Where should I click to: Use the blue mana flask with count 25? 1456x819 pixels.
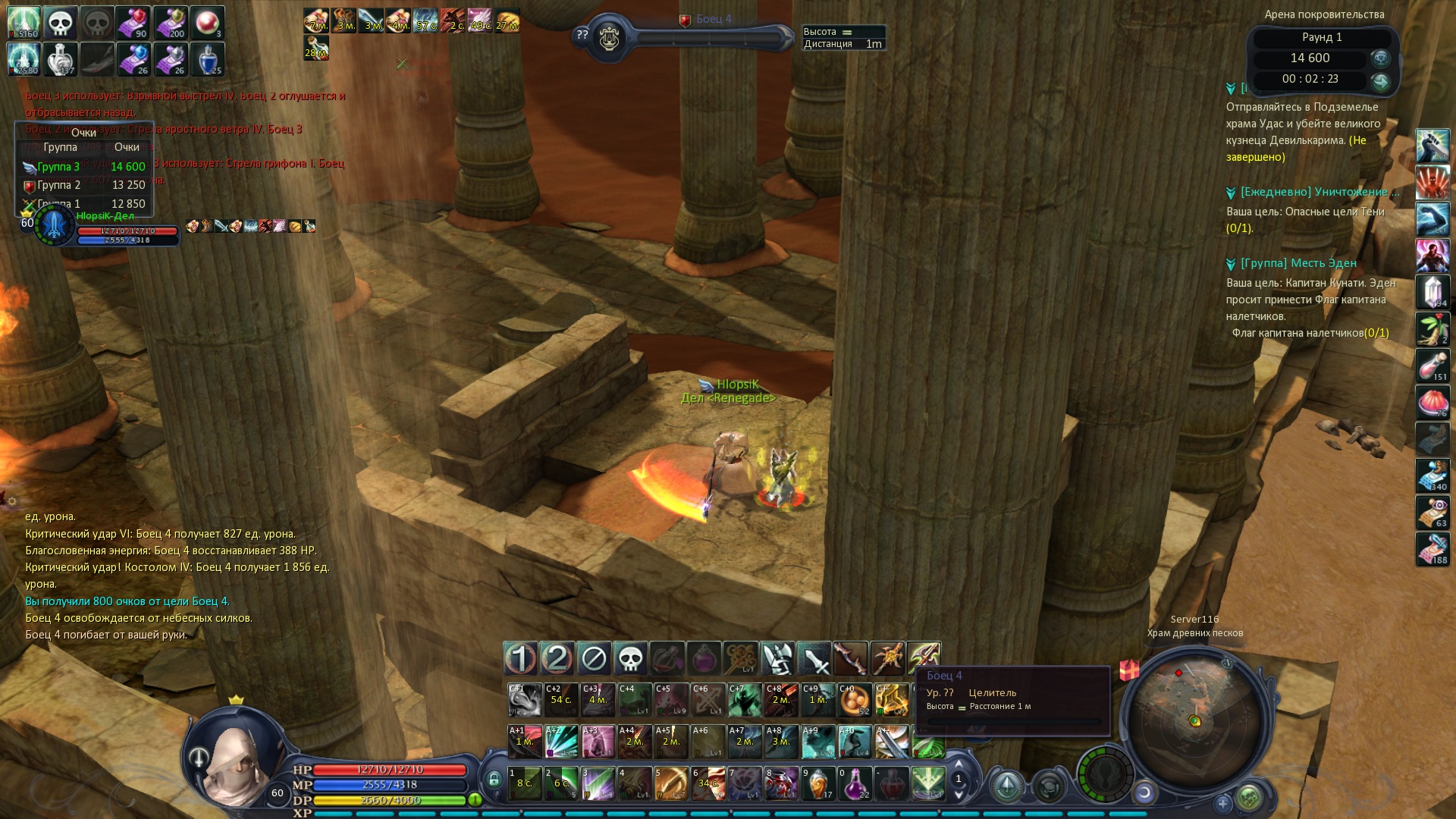pyautogui.click(x=208, y=59)
